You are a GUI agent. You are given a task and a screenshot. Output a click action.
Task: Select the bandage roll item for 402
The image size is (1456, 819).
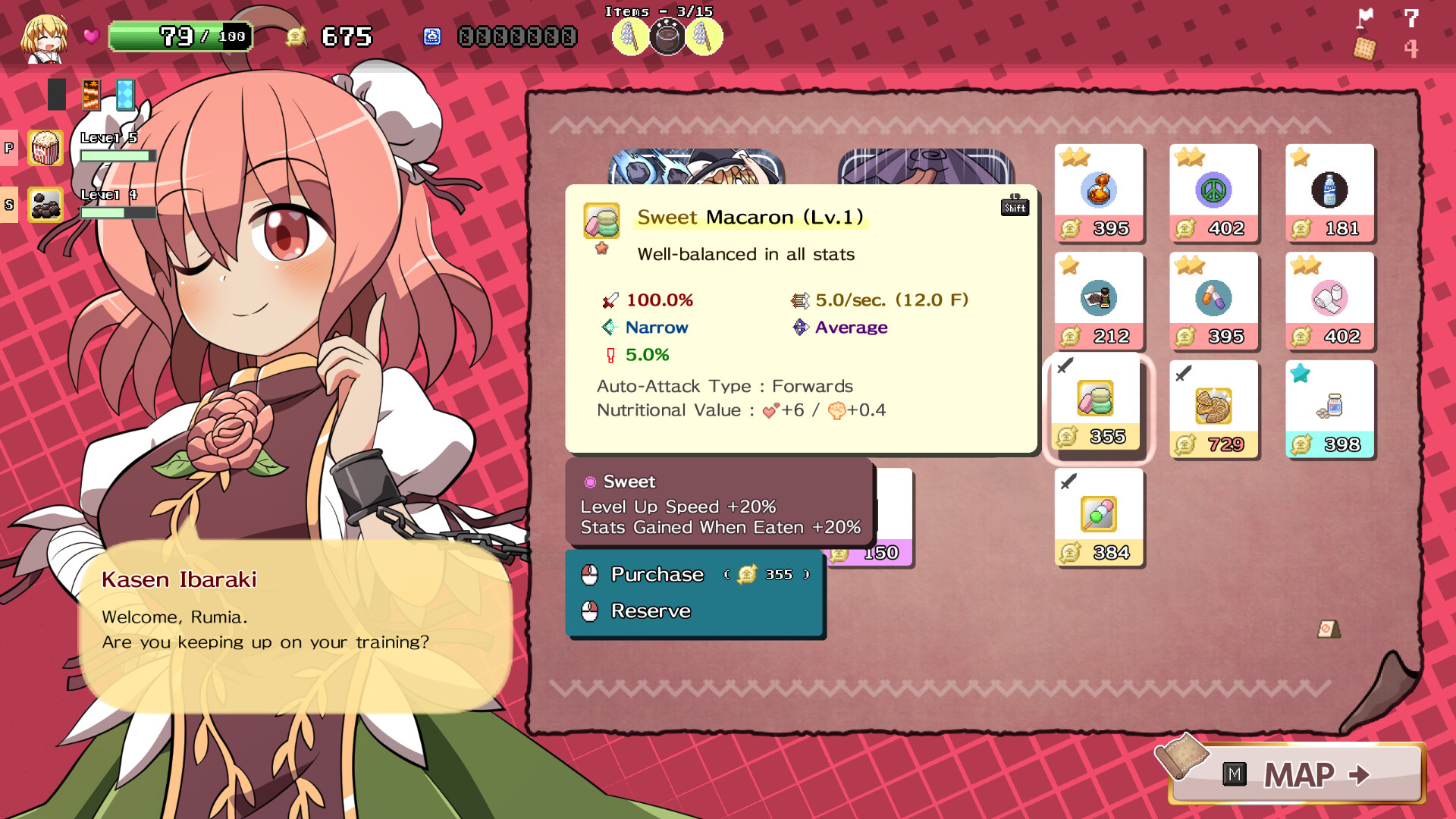click(x=1329, y=300)
